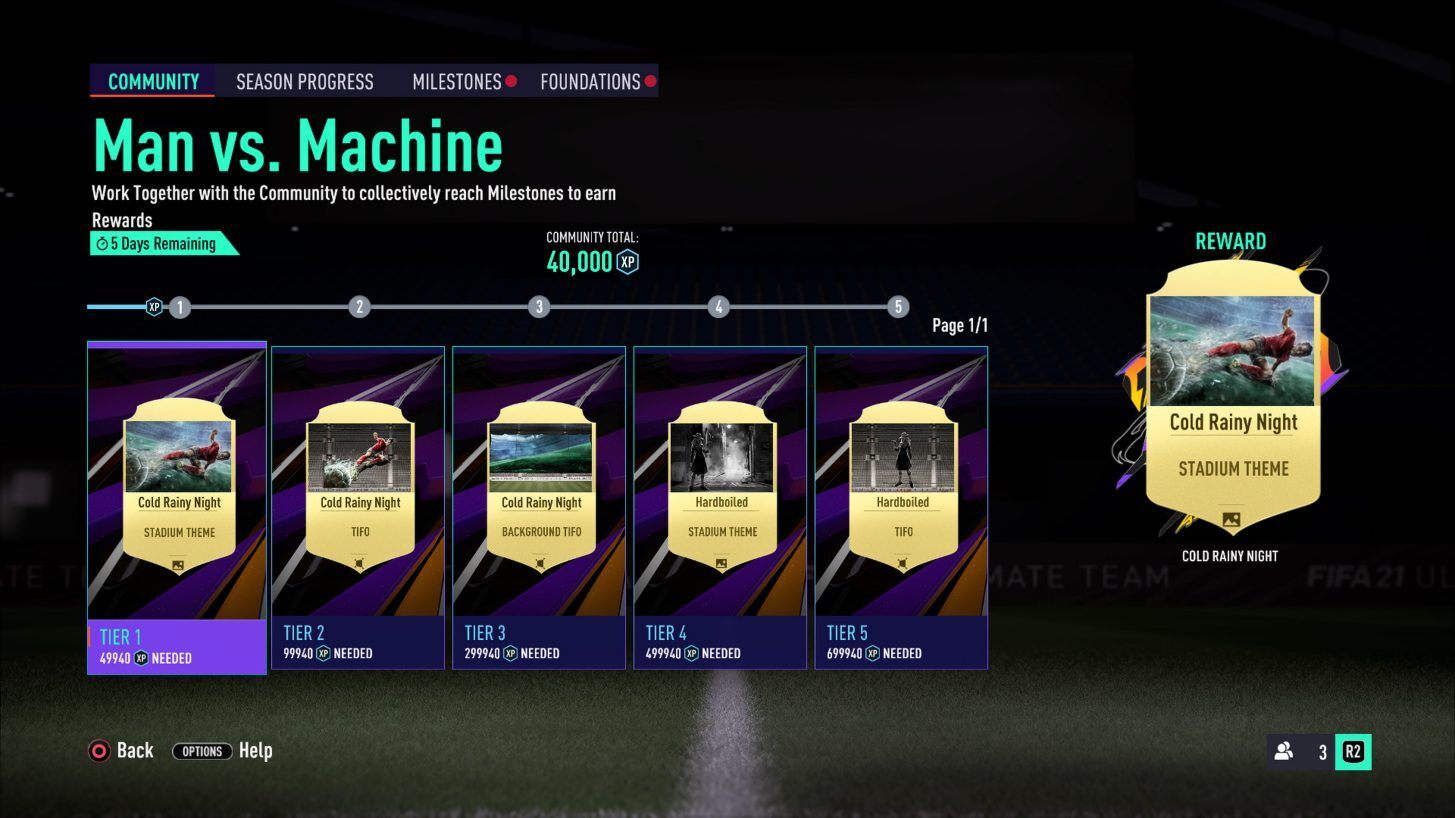Click the stopwatch icon on the 5 Days Remaining banner

(x=100, y=243)
